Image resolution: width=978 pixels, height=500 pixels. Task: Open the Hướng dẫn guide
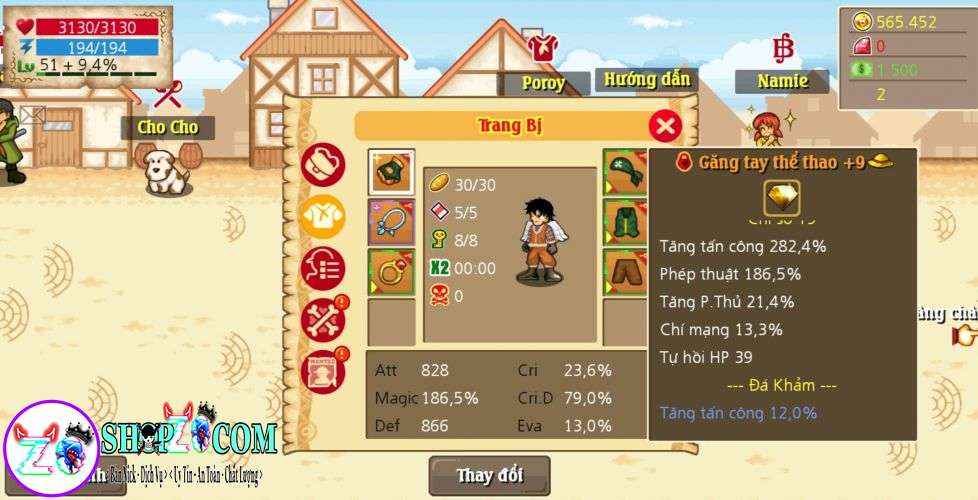647,79
